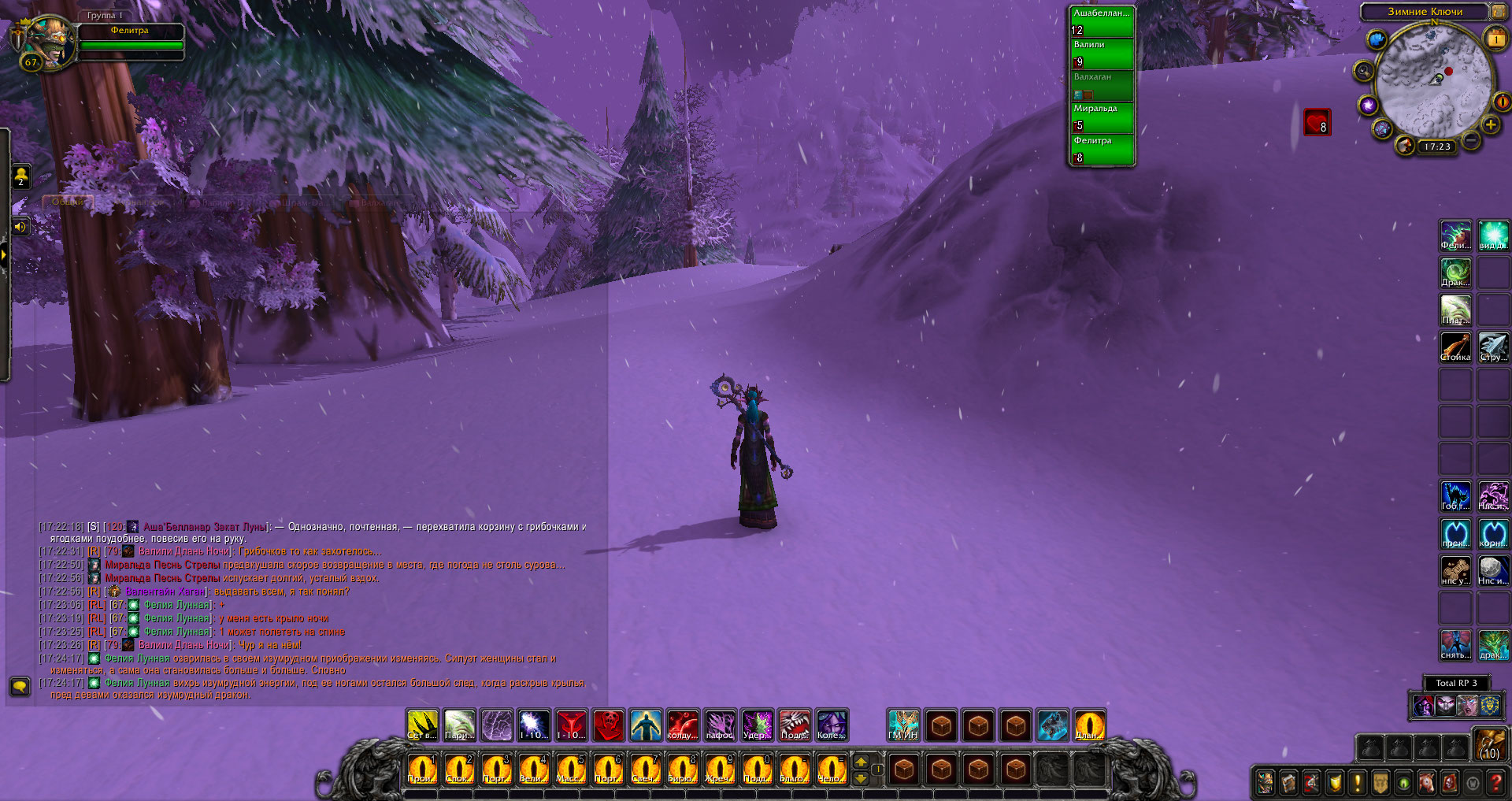The width and height of the screenshot is (1512, 801).
Task: Activate the hotbar macro labeled 'пафос'
Action: [x=720, y=725]
